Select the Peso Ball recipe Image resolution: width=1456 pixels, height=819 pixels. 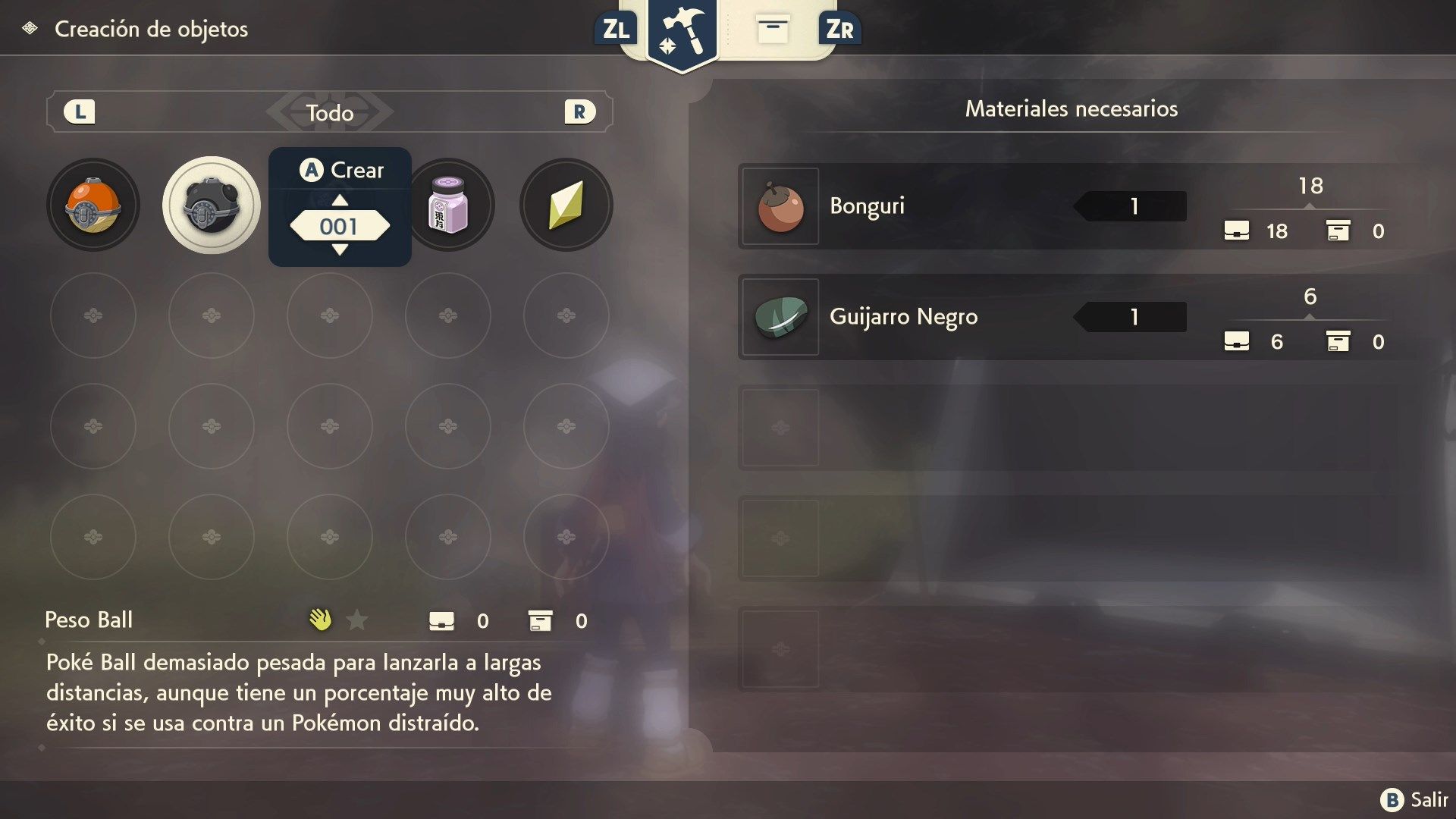click(x=212, y=205)
